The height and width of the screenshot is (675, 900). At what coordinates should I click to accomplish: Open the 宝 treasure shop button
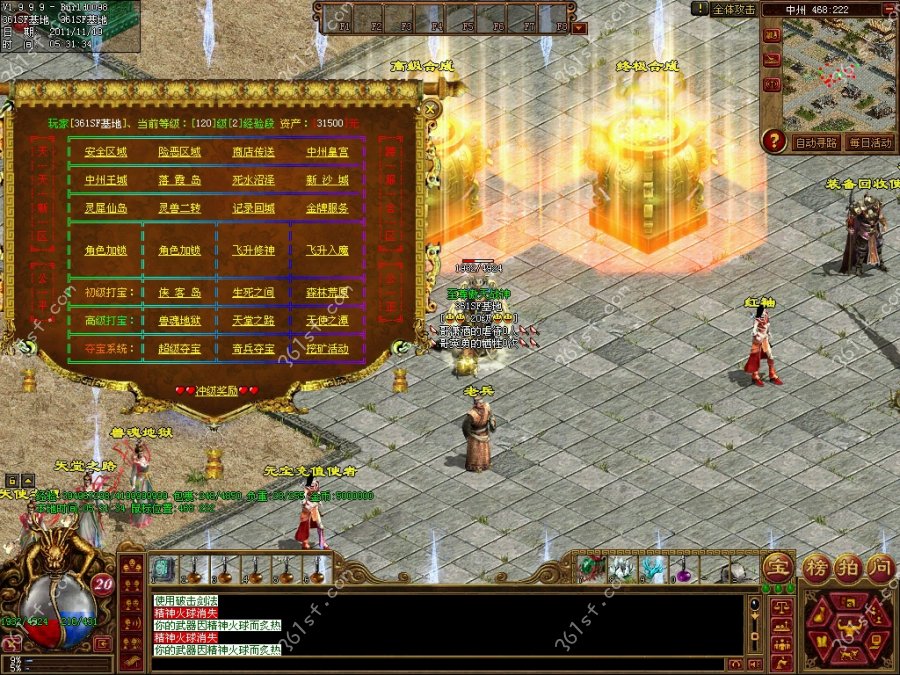click(x=777, y=566)
